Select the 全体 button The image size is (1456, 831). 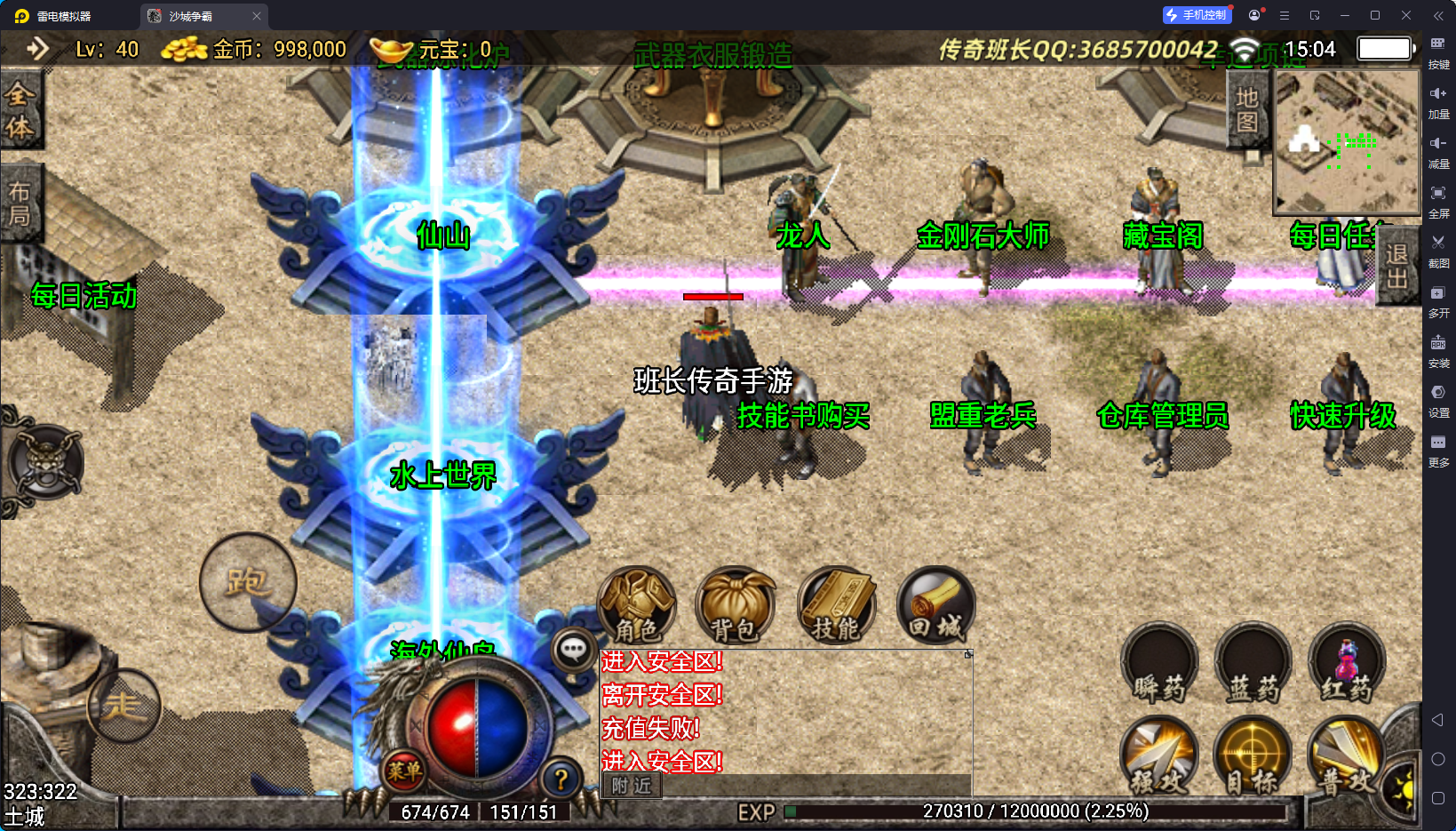pyautogui.click(x=20, y=110)
